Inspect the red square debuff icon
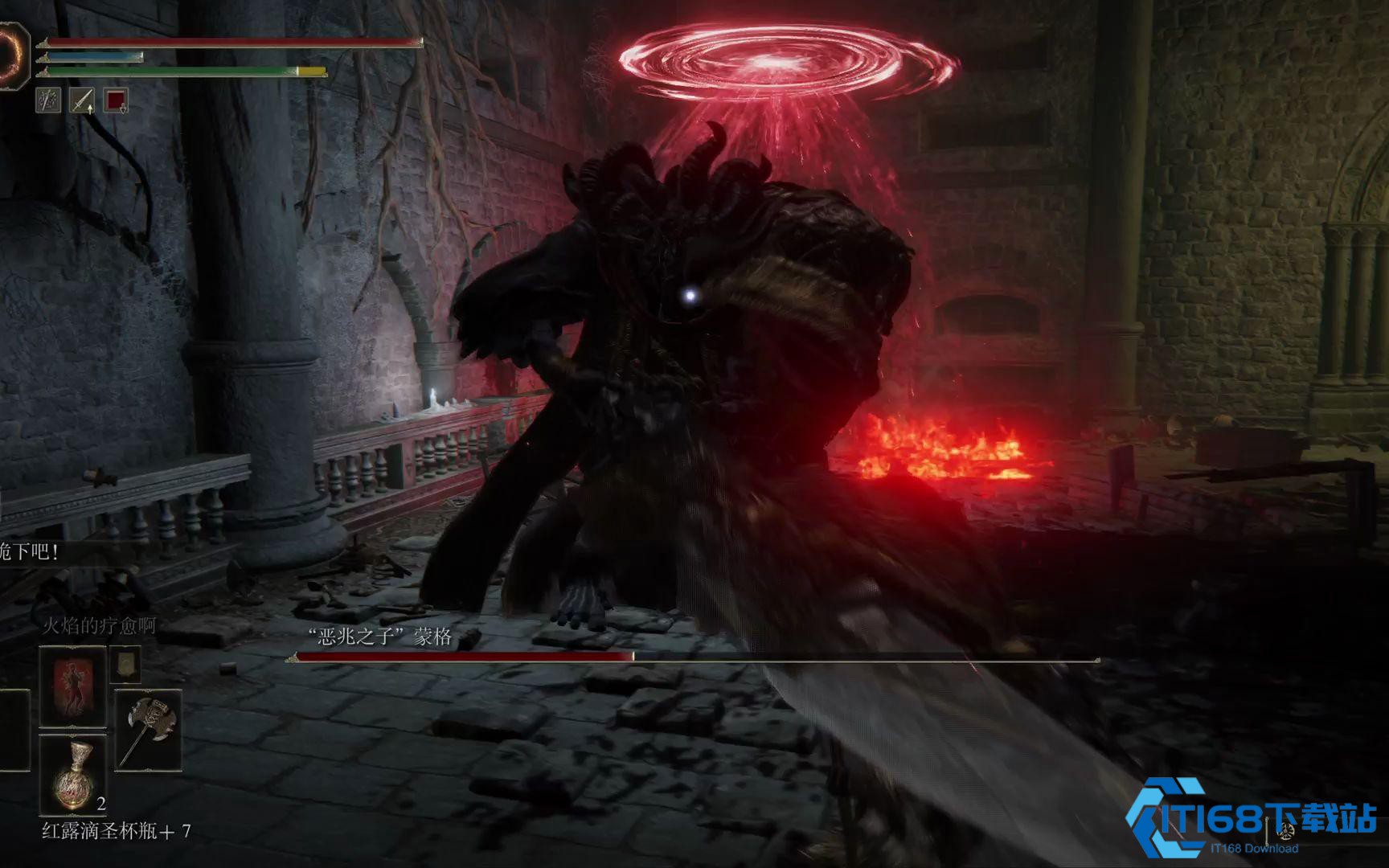Screen dimensions: 1389x868 click(x=116, y=100)
